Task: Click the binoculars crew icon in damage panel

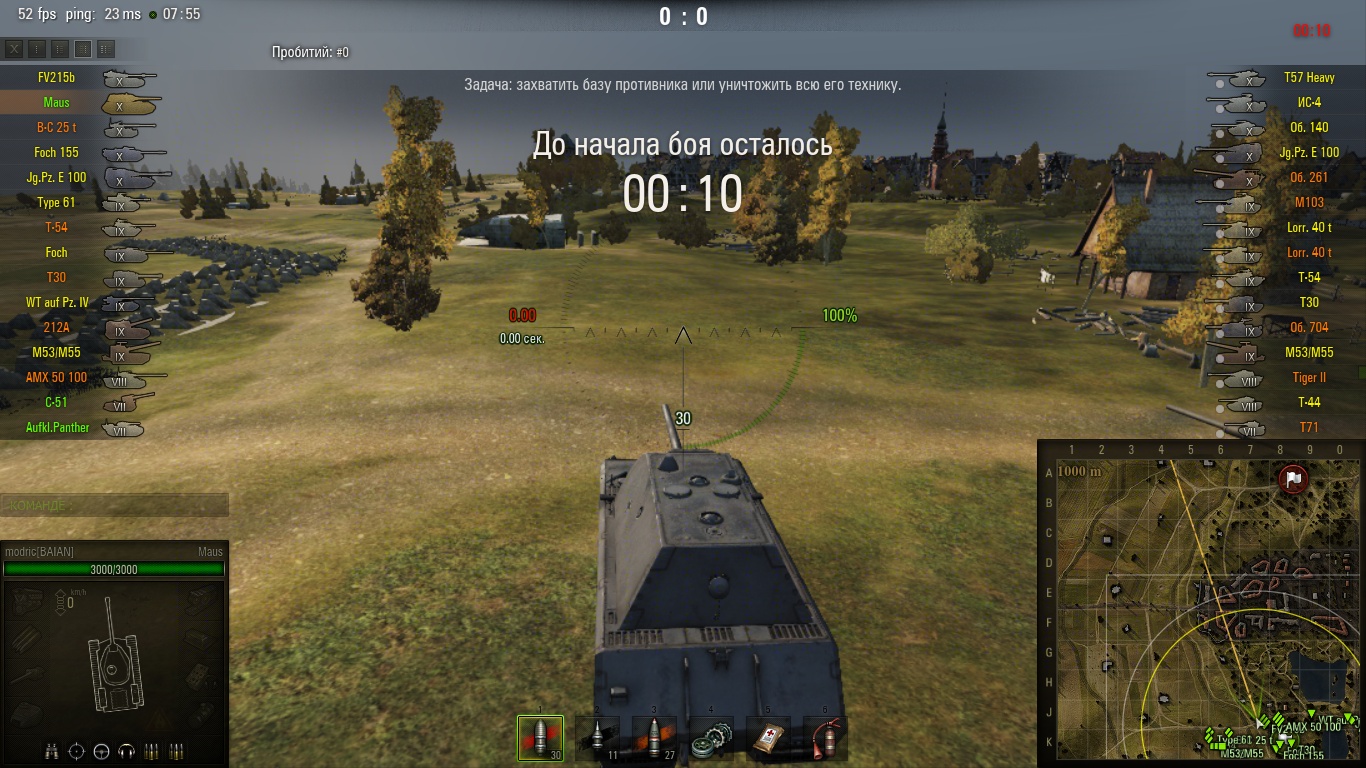Action: click(52, 751)
